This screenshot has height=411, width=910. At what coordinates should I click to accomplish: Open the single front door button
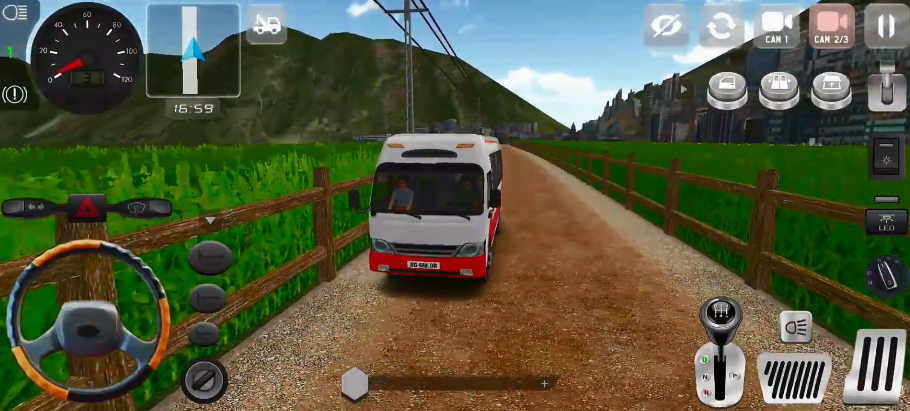tap(727, 92)
